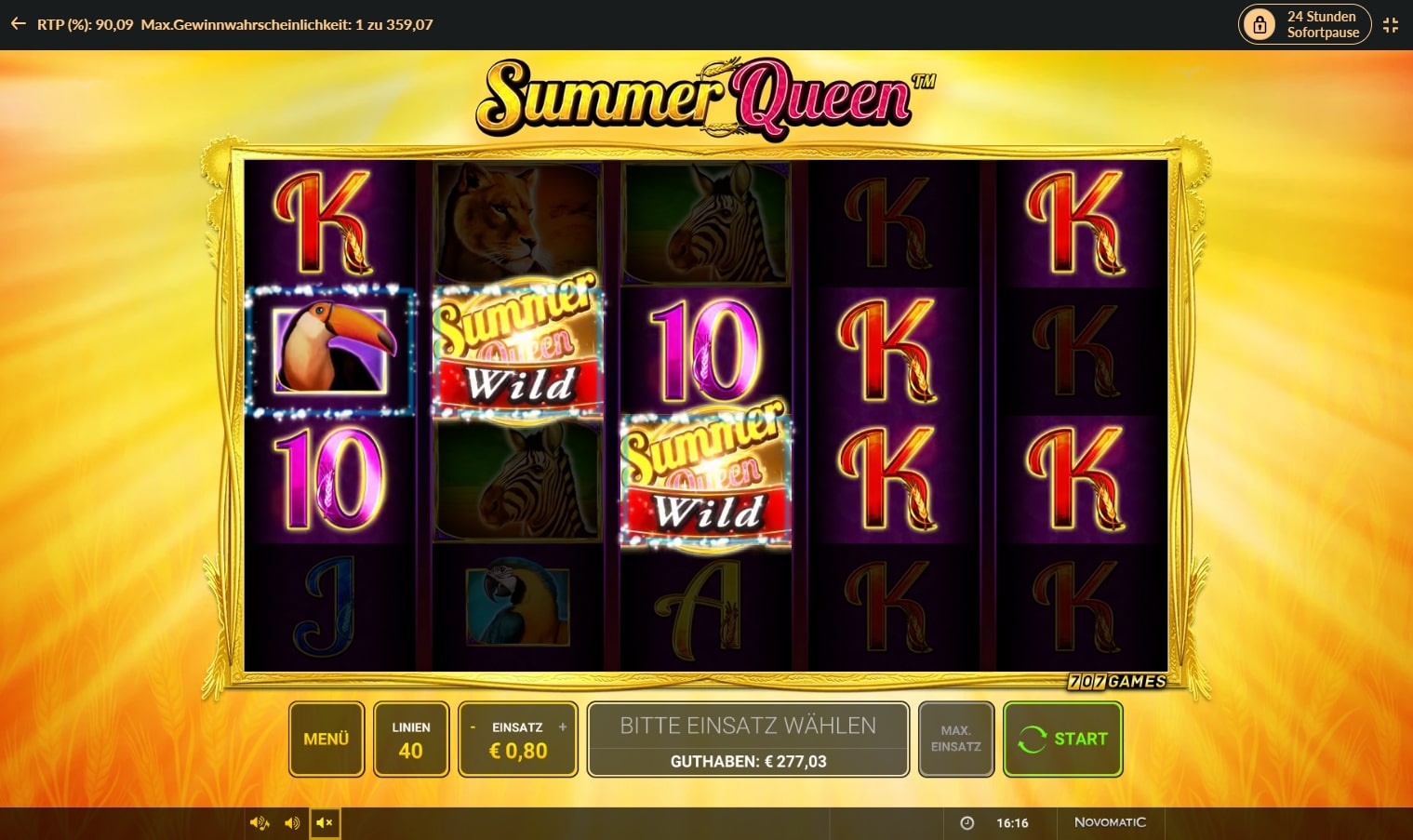Screen dimensions: 1413x840
Task: Open the bet chooser via BITTE EINSATZ WÄHLEN
Action: (x=747, y=725)
